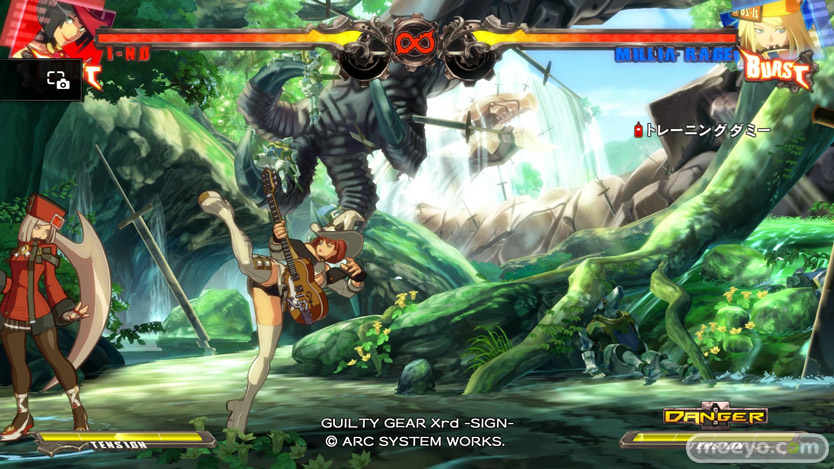
Task: Activate the Burst icon
Action: (x=778, y=69)
